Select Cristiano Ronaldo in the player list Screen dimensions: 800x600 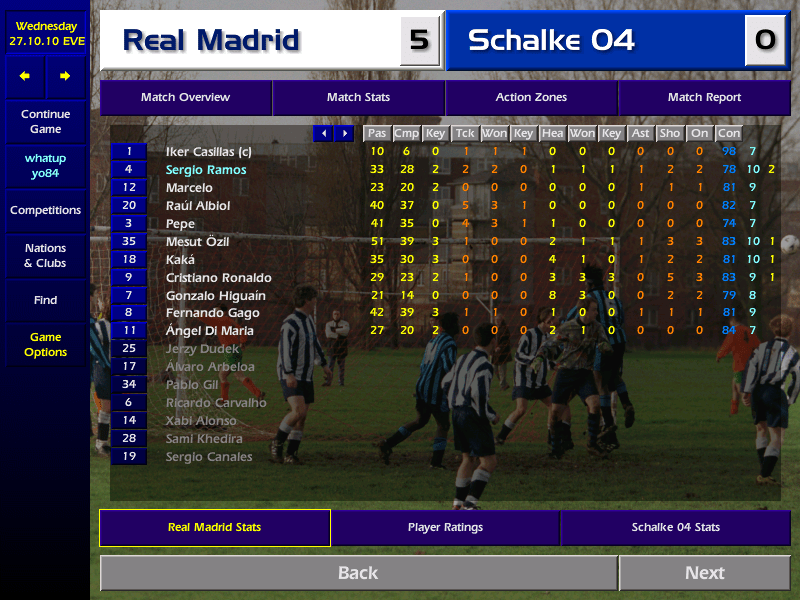point(218,278)
